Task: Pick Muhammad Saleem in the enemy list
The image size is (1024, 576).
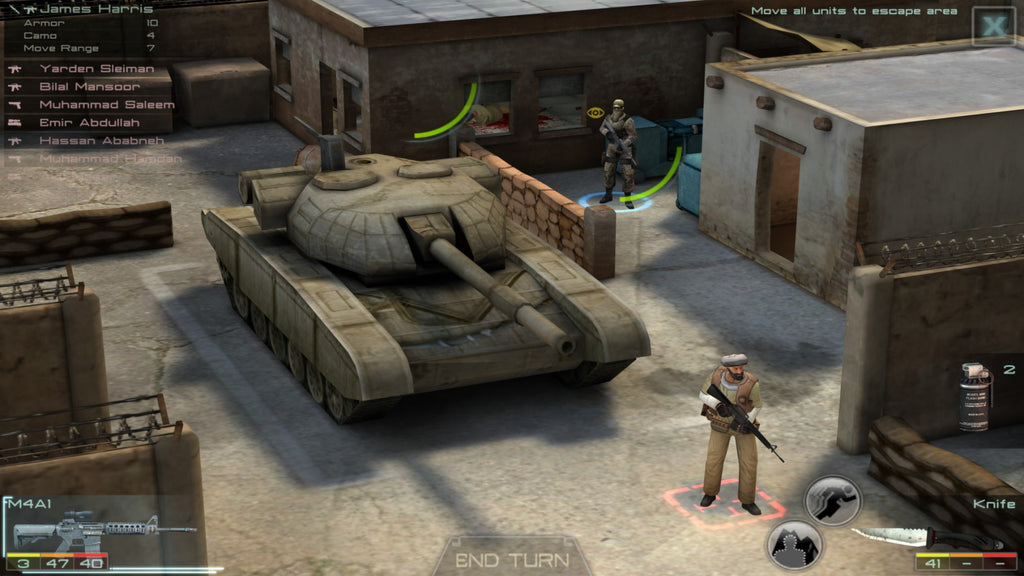Action: tap(106, 105)
